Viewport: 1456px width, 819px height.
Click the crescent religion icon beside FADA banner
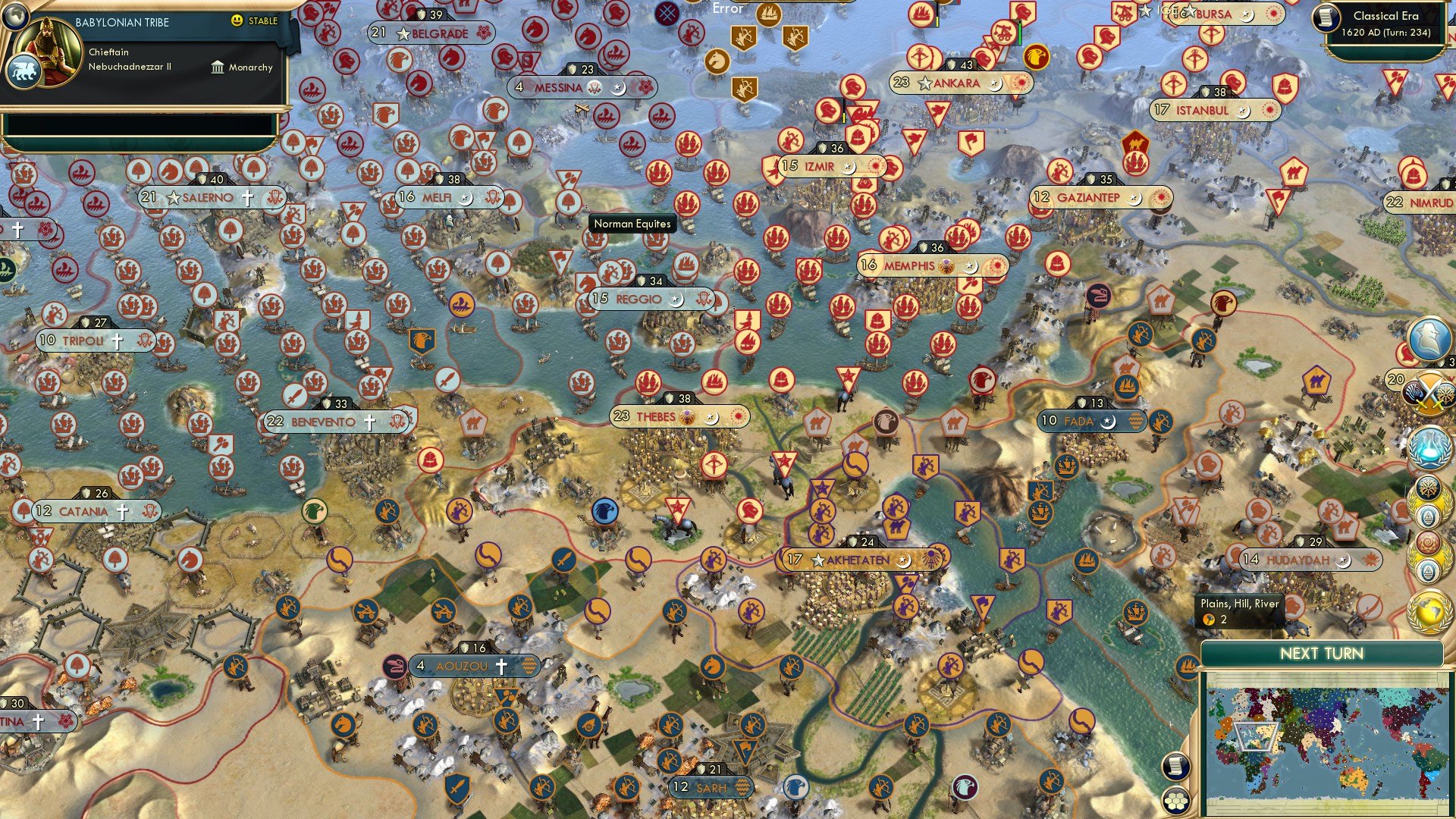tap(1109, 420)
